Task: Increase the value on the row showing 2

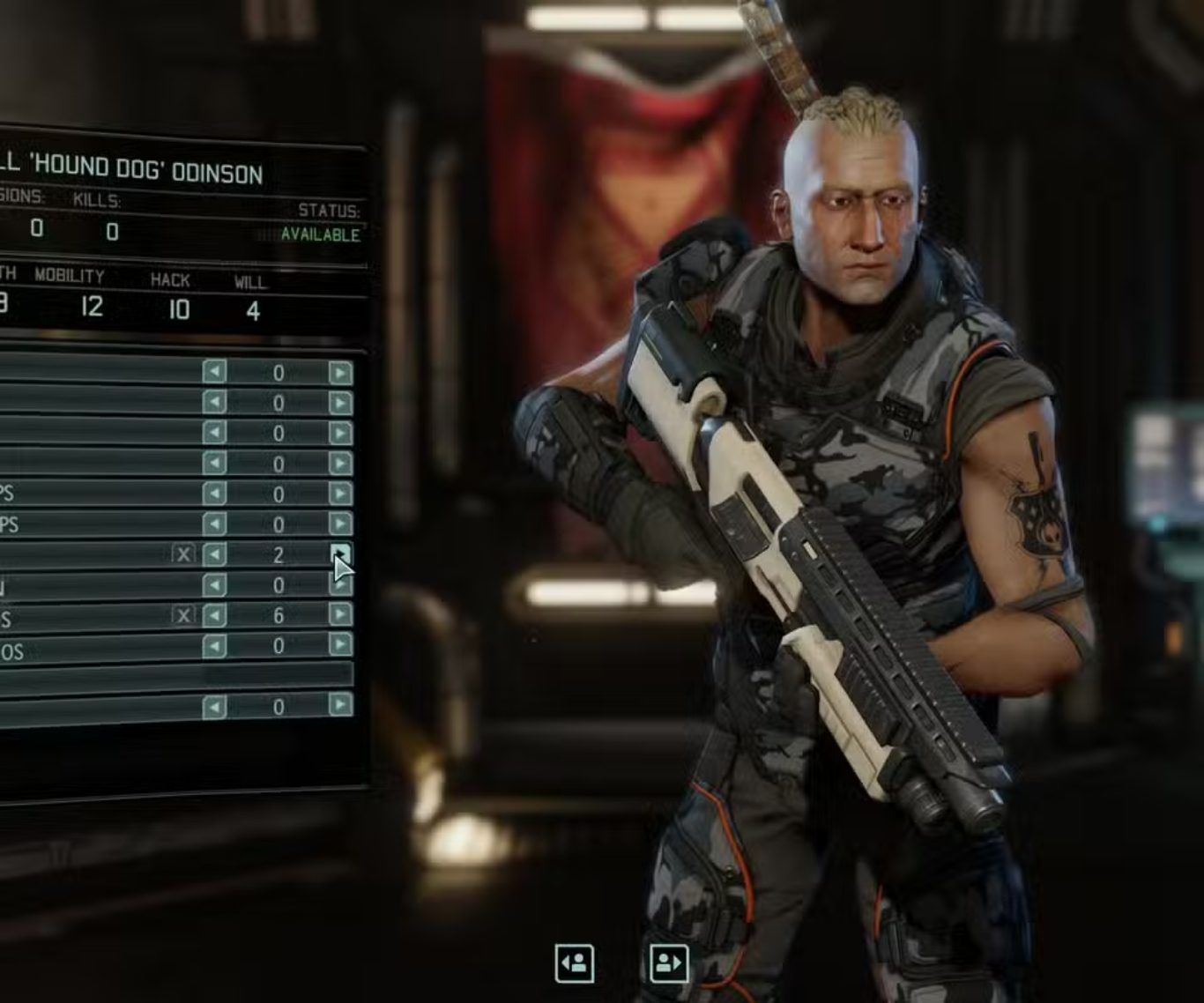Action: coord(340,553)
